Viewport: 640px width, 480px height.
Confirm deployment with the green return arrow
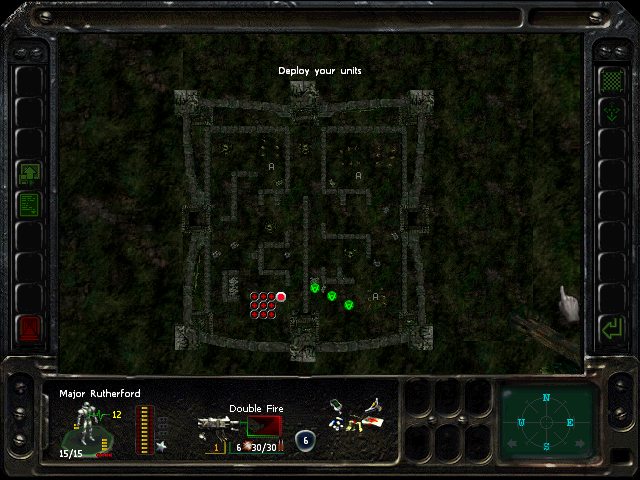click(609, 327)
